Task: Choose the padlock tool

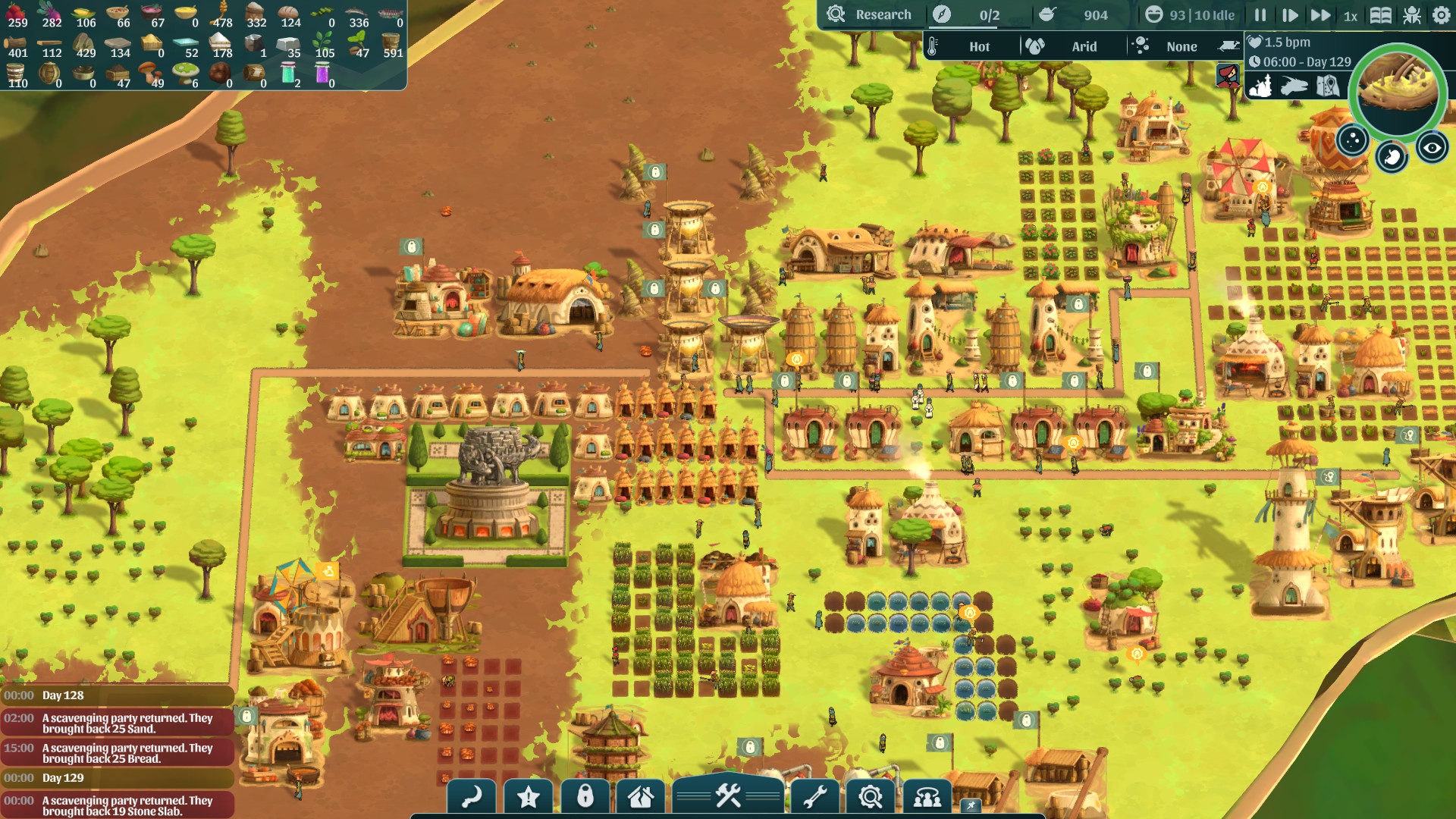Action: [x=585, y=797]
